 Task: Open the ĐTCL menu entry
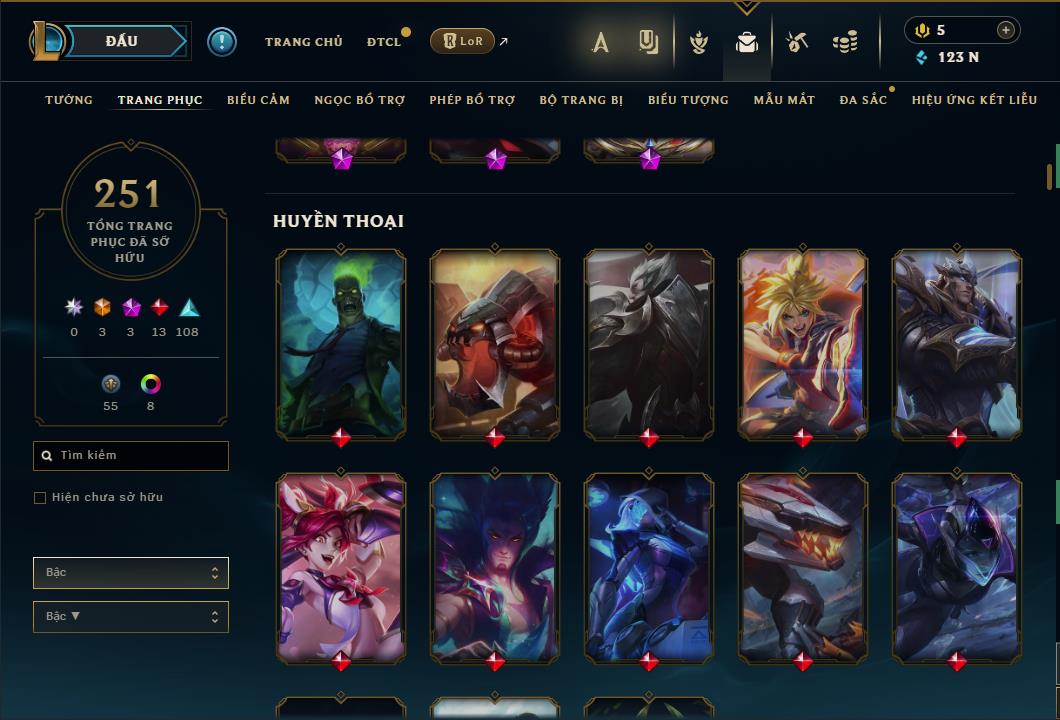click(x=383, y=42)
